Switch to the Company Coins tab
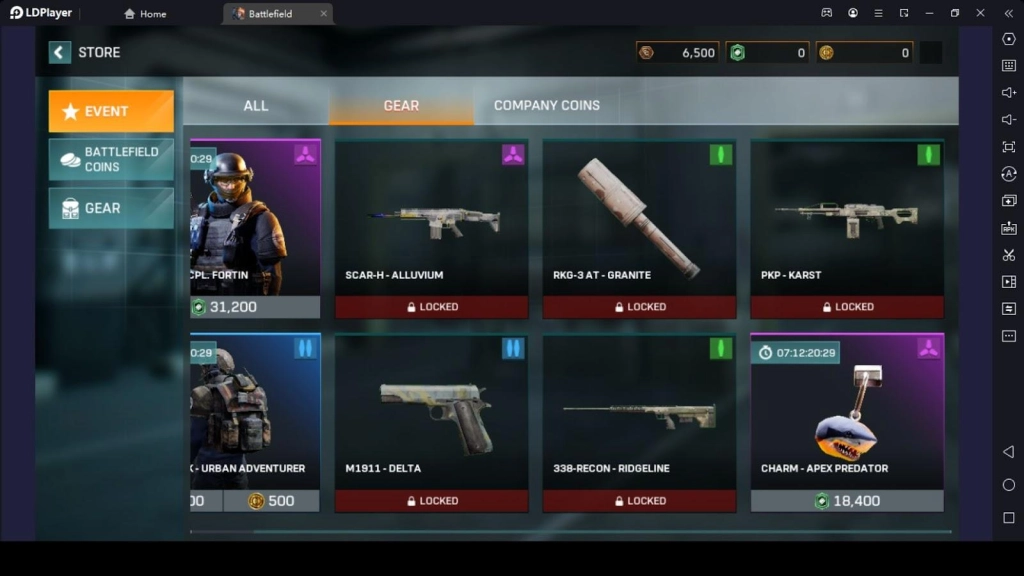The width and height of the screenshot is (1024, 576). point(546,105)
